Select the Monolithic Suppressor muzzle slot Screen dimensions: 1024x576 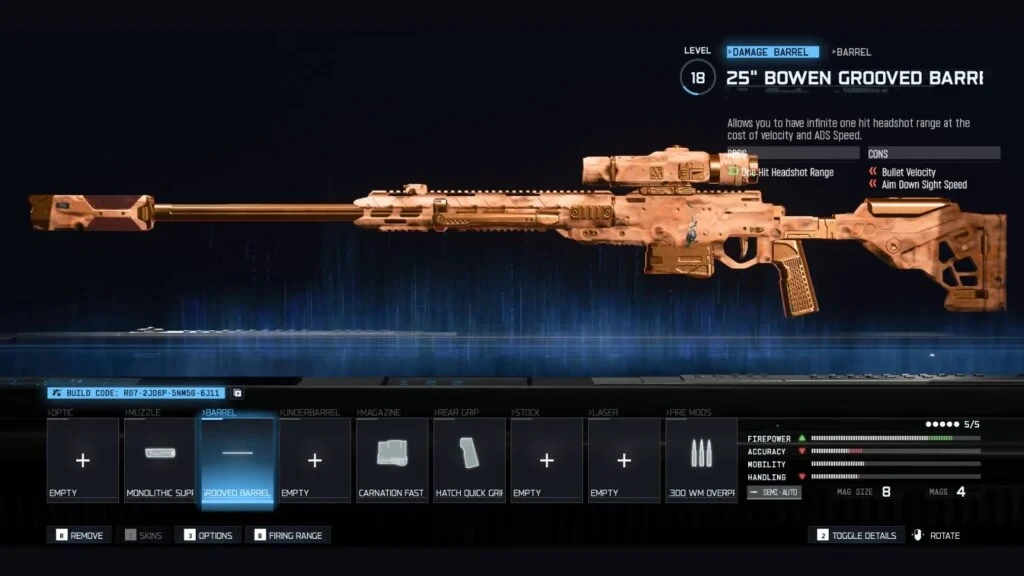pos(160,460)
